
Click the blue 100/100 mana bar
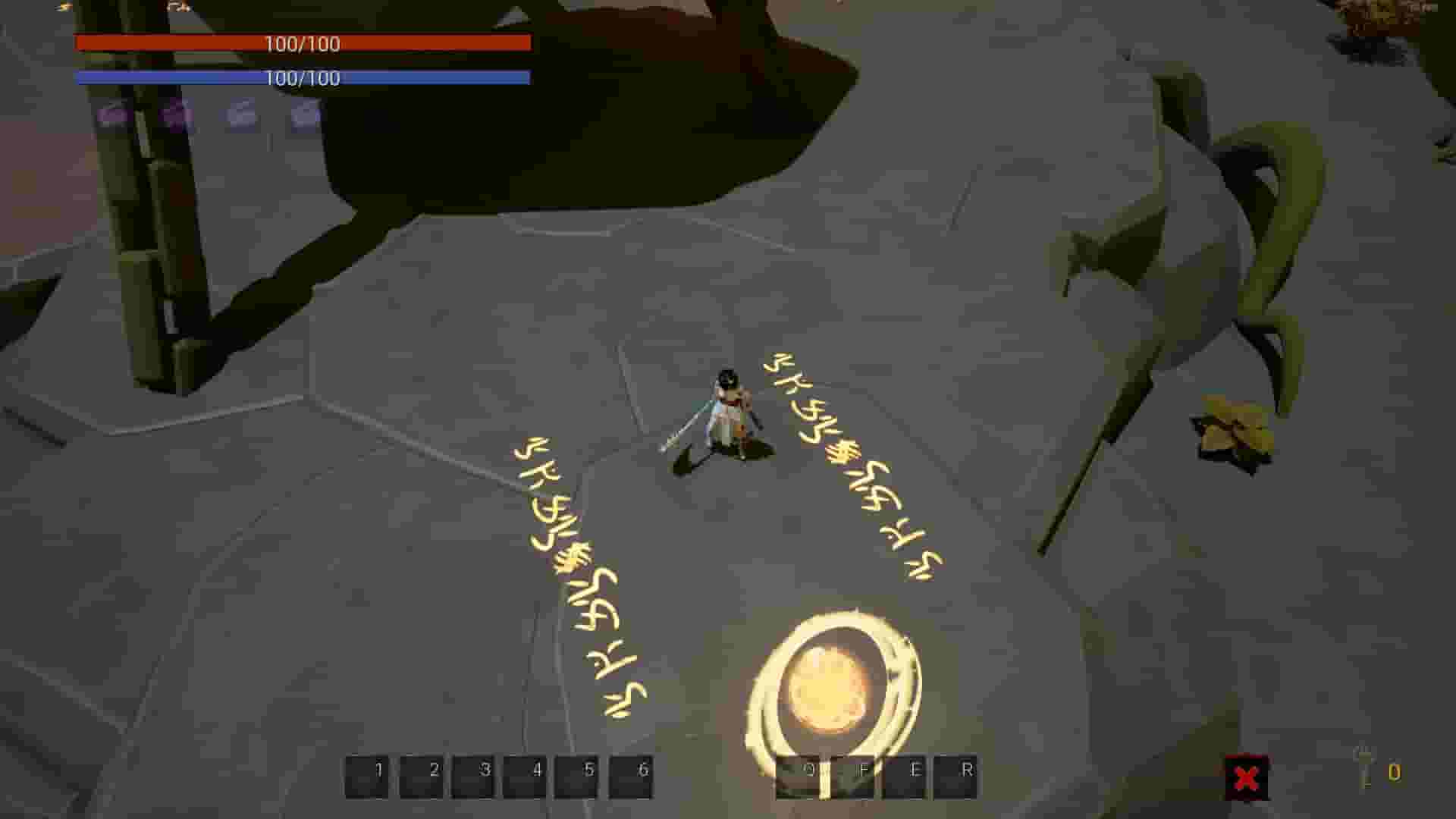303,77
